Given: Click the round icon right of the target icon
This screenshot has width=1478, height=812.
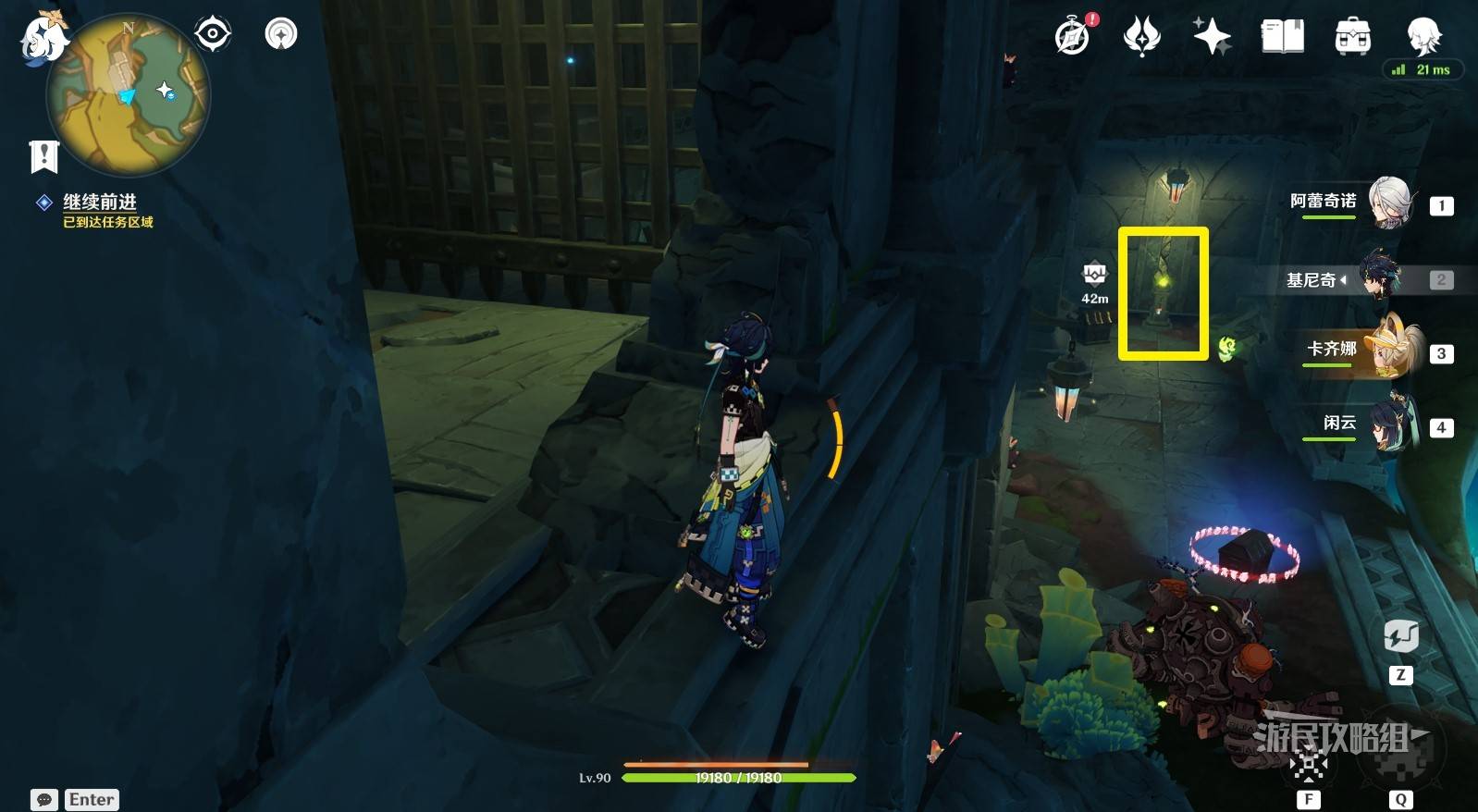Looking at the screenshot, I should coord(281,34).
